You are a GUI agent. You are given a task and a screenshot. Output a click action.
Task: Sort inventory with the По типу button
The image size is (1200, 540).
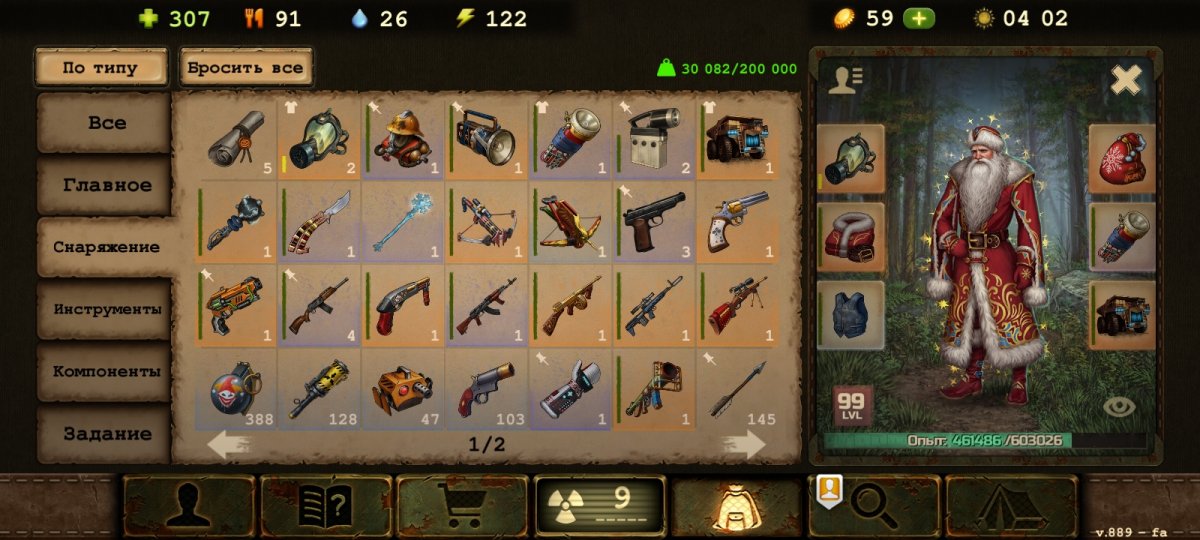(100, 68)
